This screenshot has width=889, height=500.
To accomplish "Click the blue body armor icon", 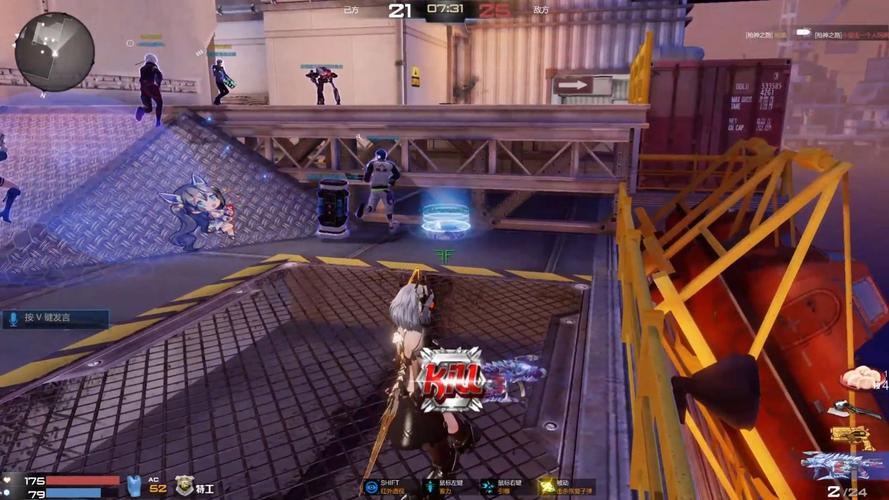I will (x=134, y=486).
